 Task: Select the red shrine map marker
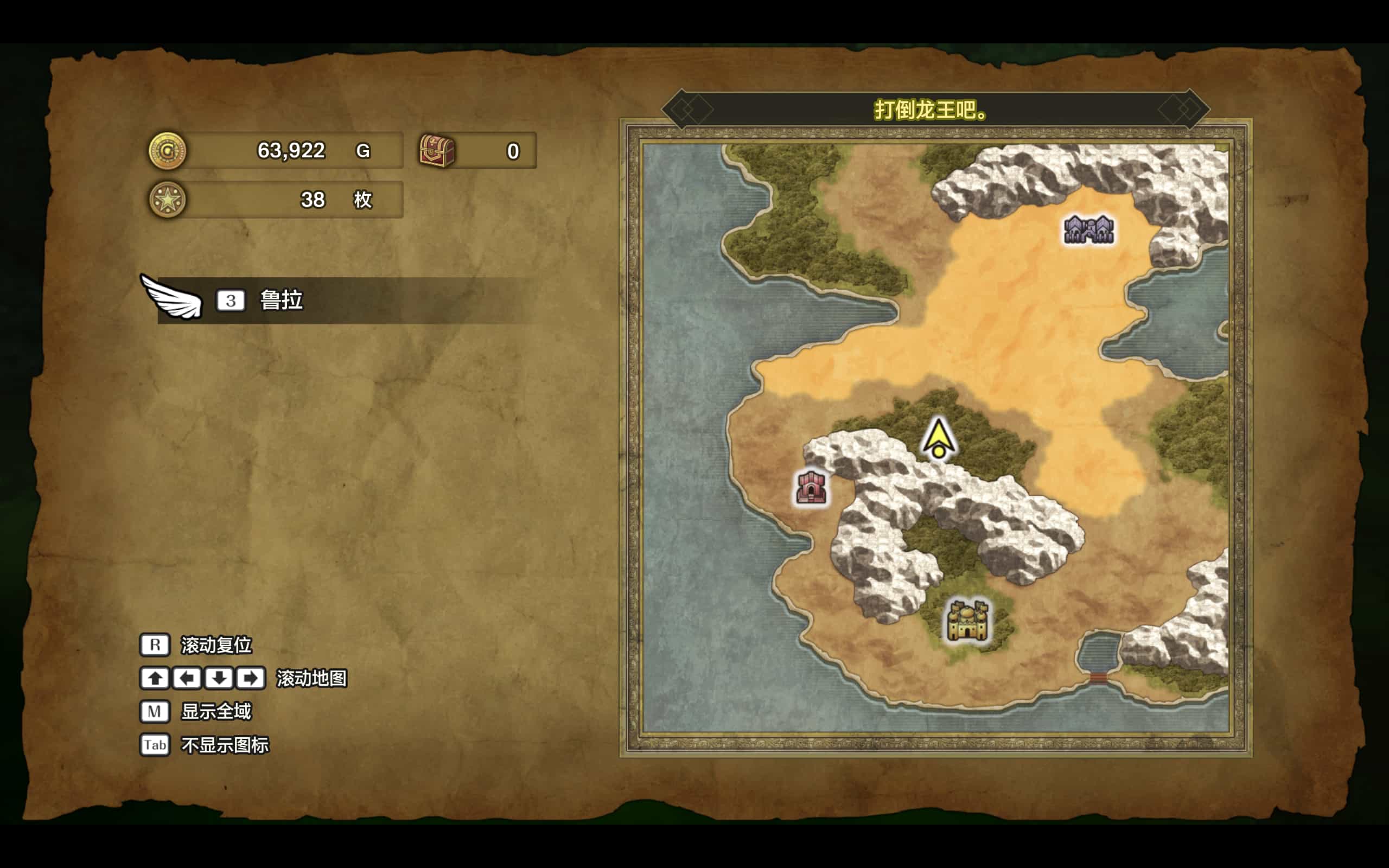pos(811,487)
